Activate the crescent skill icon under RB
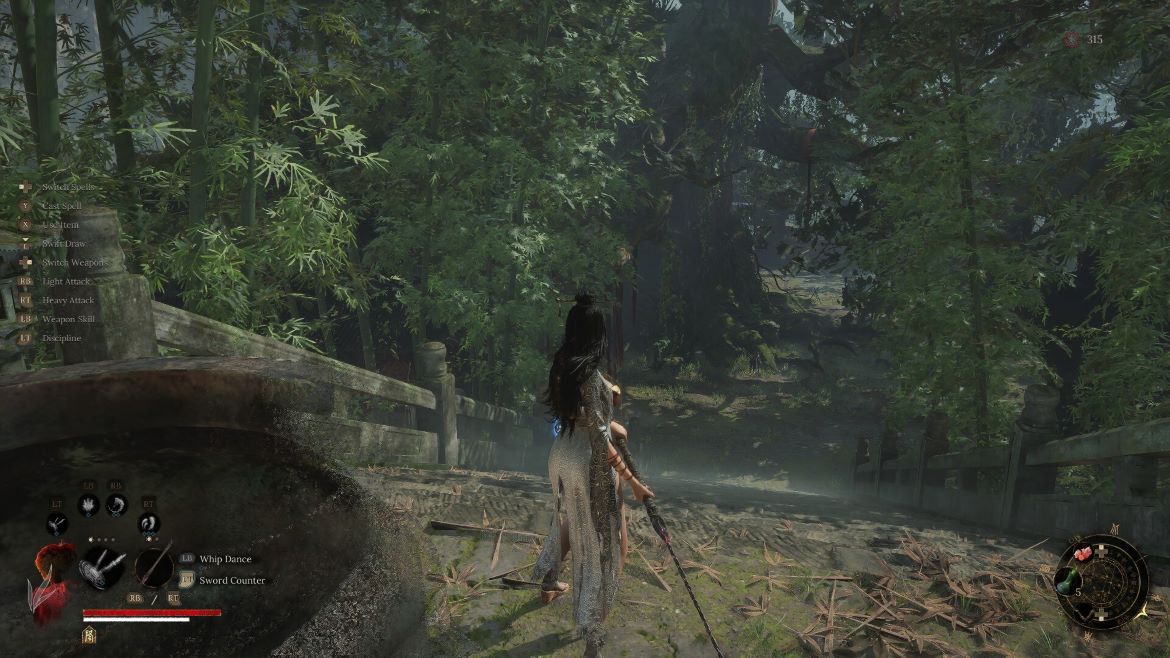 [116, 505]
